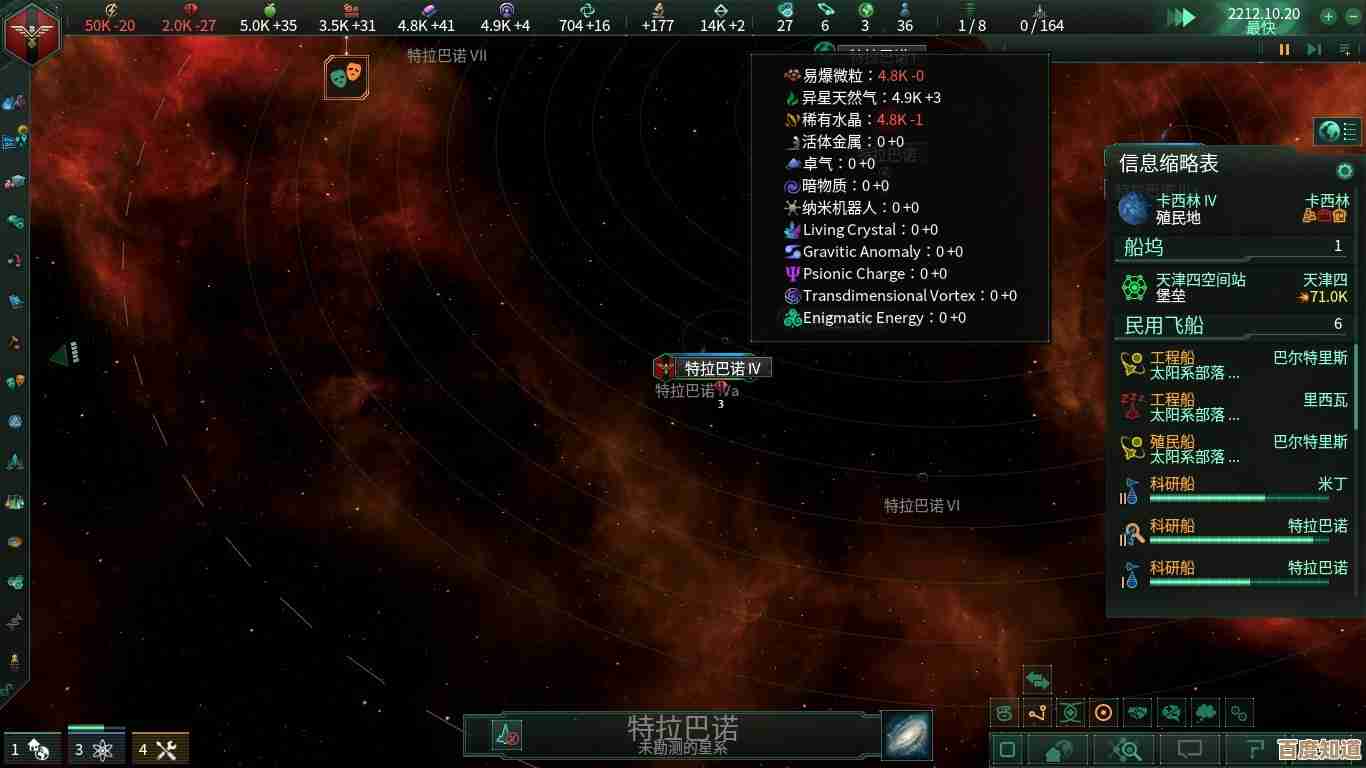Viewport: 1366px width, 768px height.
Task: Select the 科研船 science ship at 米丁
Action: pos(1232,489)
